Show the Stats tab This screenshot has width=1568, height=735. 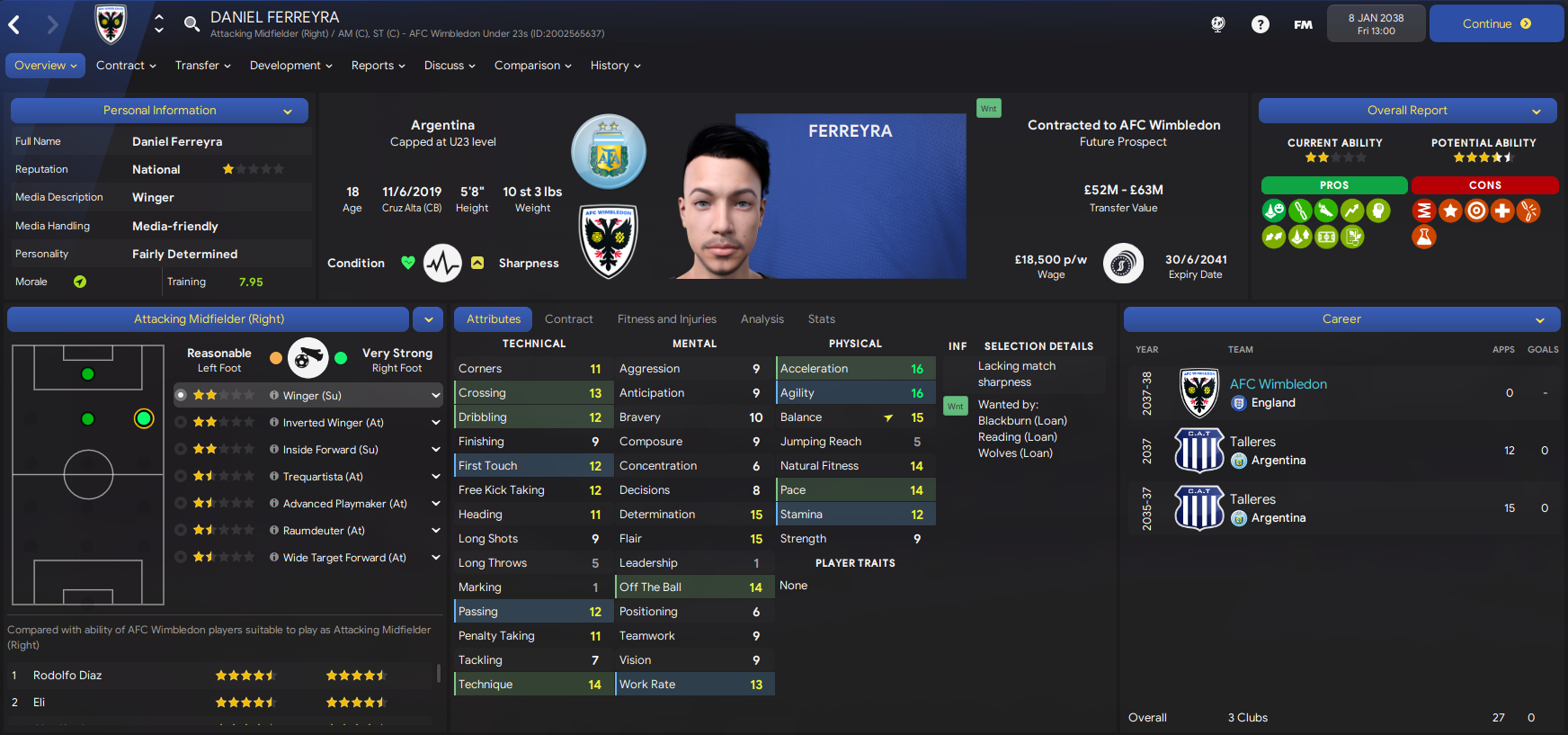click(821, 319)
